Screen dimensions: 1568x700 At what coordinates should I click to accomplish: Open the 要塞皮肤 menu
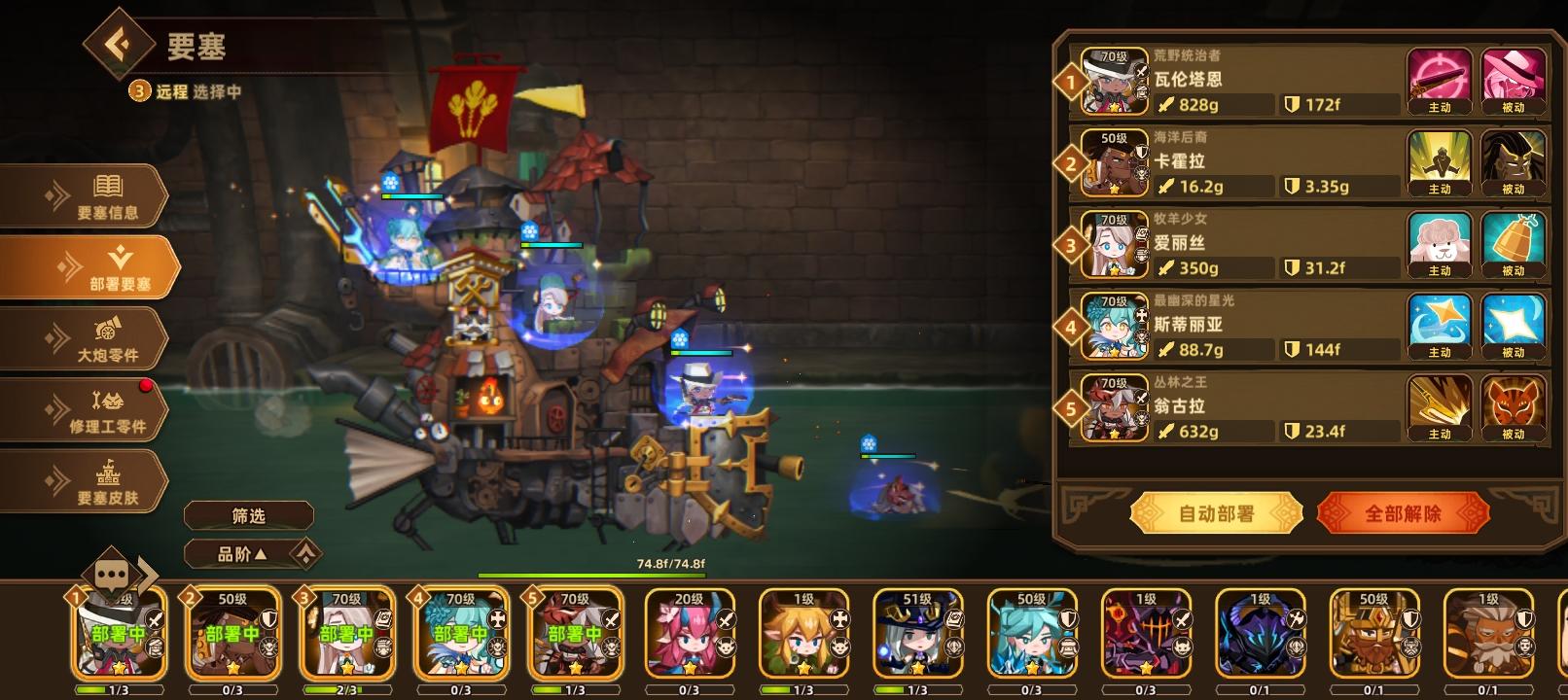(x=92, y=480)
